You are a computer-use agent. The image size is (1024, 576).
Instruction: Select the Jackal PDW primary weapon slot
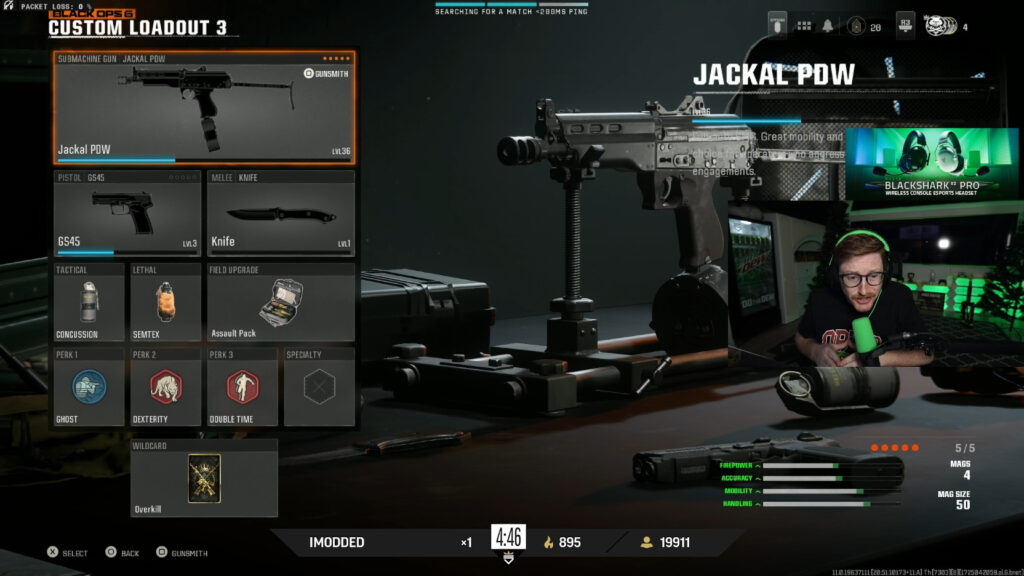pos(204,108)
